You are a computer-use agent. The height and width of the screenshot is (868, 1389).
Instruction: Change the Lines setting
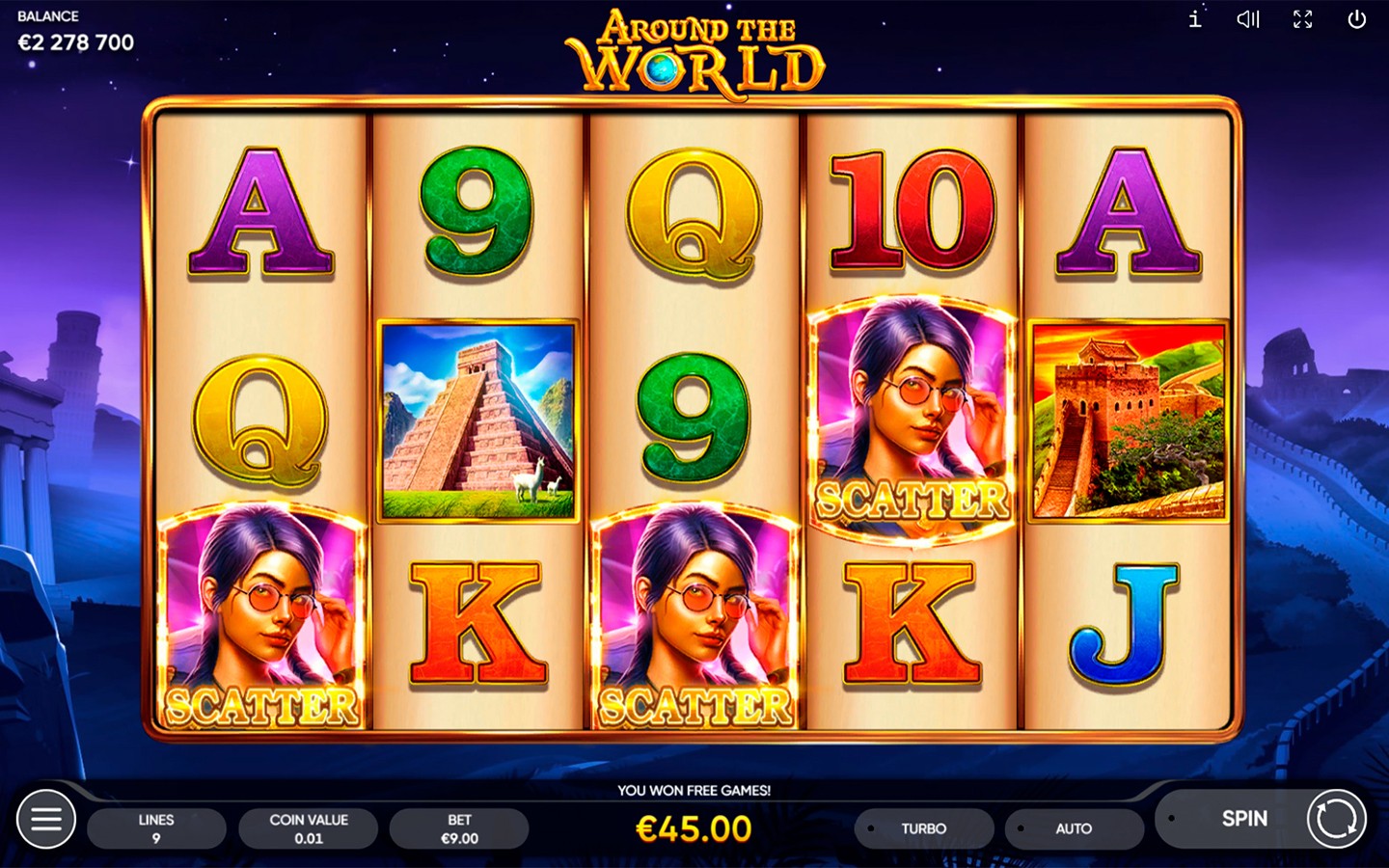tap(156, 828)
